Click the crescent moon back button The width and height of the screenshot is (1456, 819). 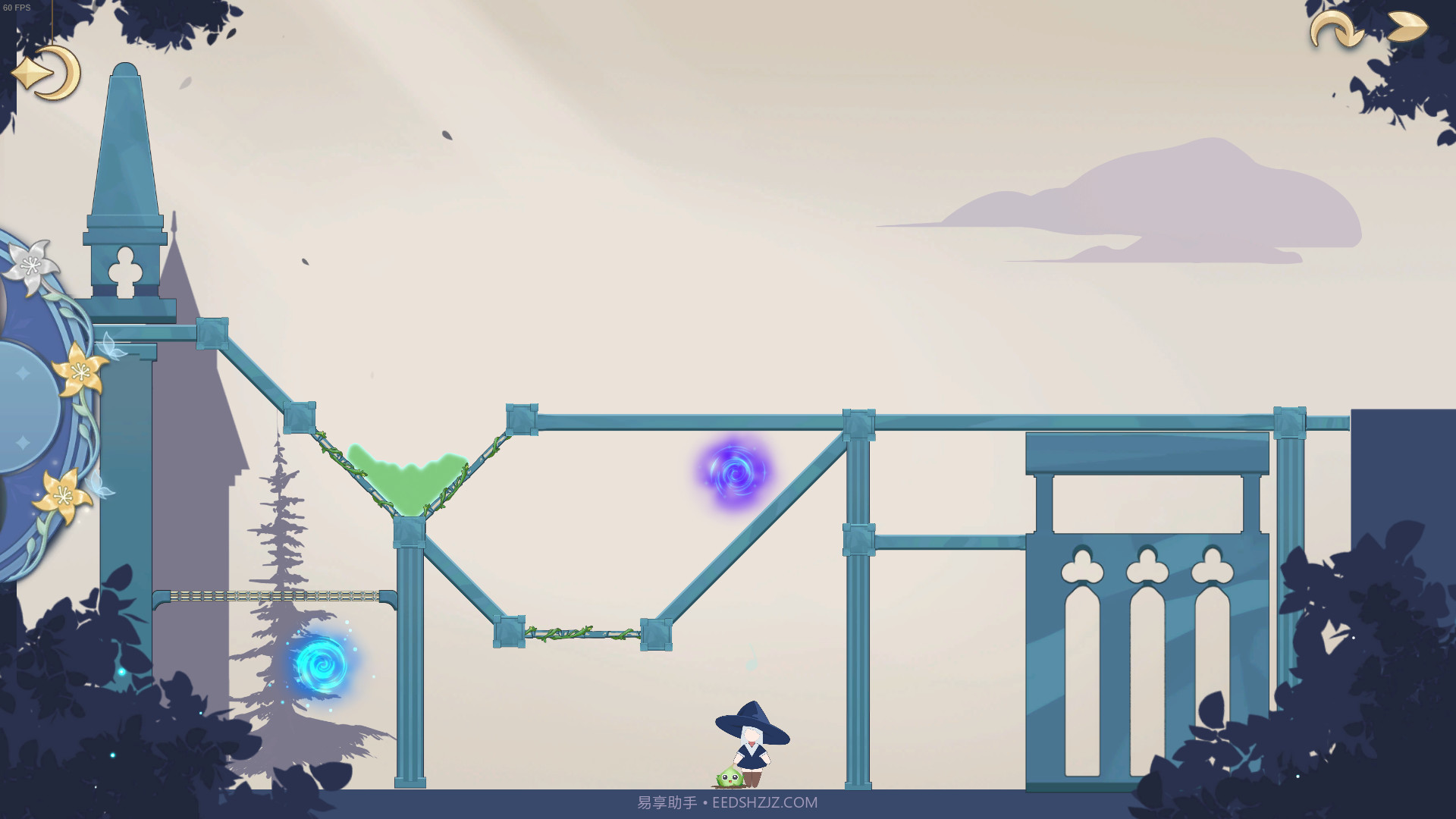[x=47, y=74]
